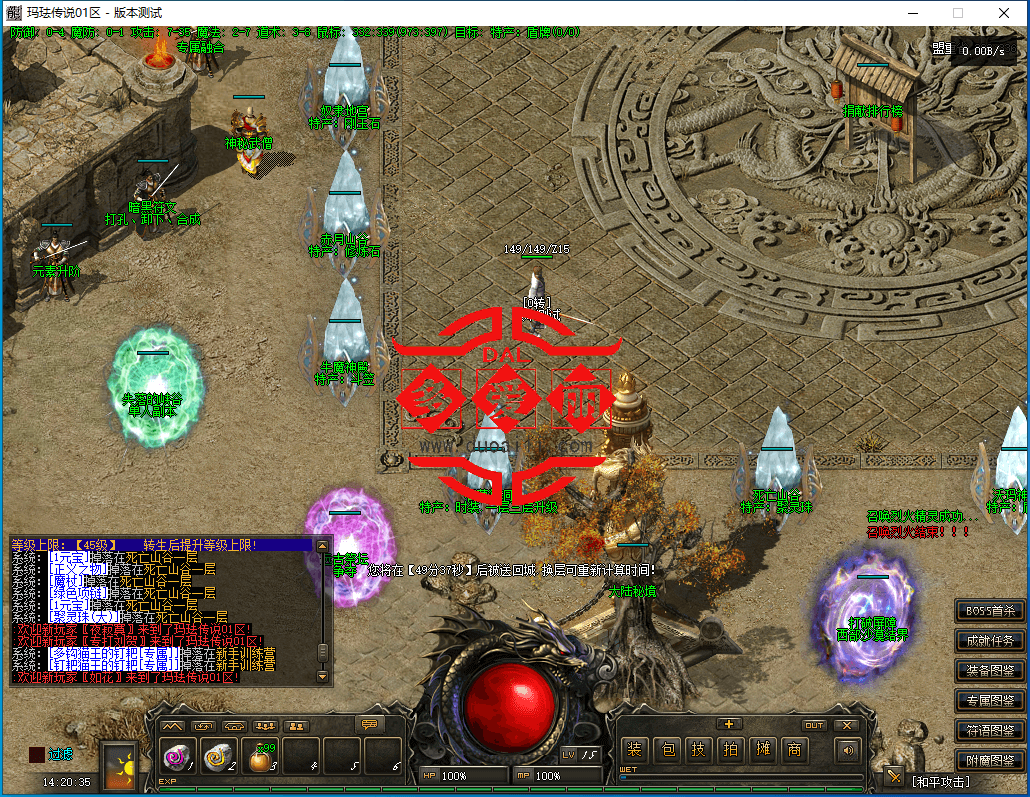Use the potion stack in slot 3
This screenshot has width=1030, height=797.
coord(260,757)
